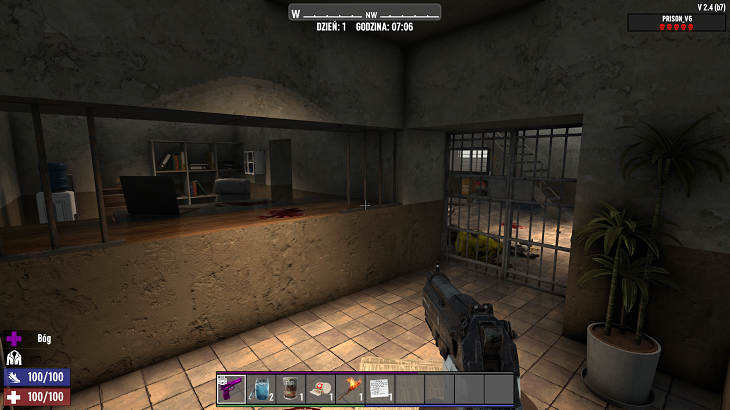
Task: Click the white jacket status icon
Action: tap(14, 357)
